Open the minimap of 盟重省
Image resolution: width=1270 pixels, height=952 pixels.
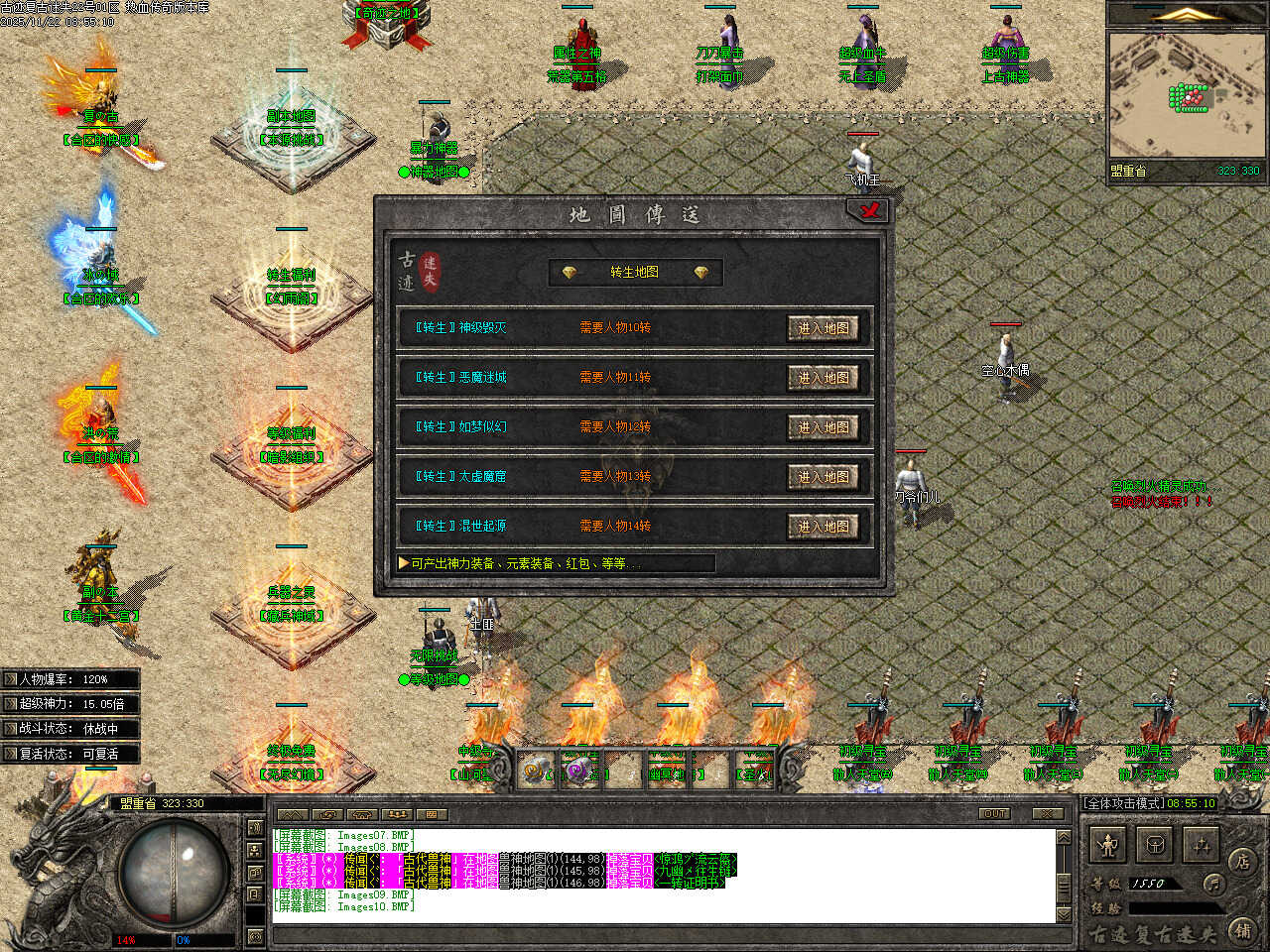pos(1187,95)
